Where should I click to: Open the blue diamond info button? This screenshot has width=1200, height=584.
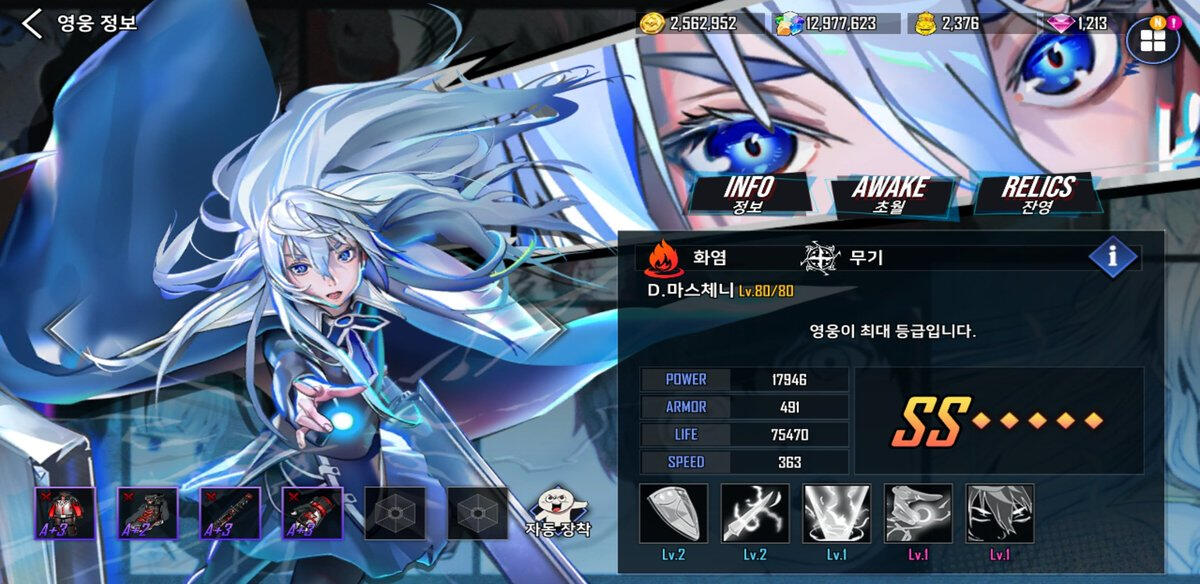click(1113, 257)
